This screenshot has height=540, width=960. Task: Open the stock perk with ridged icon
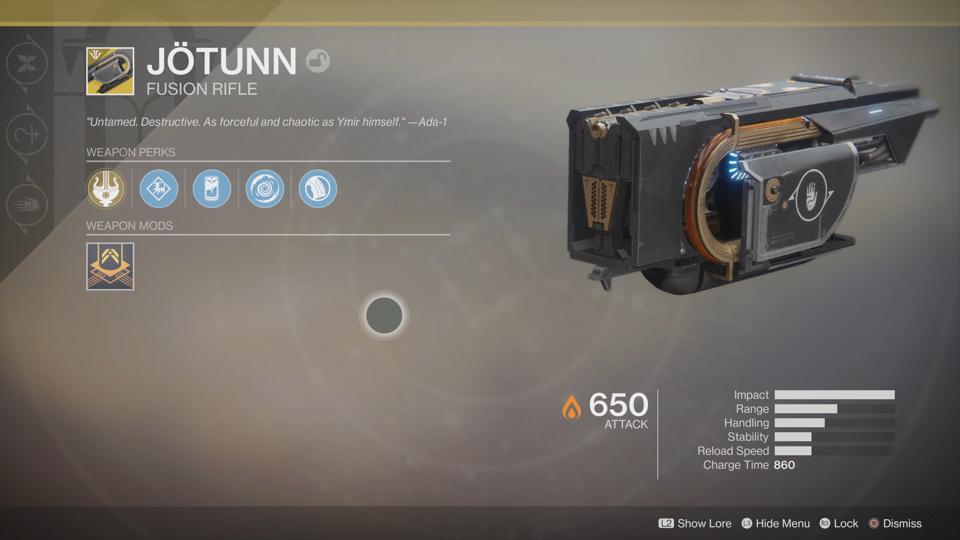pyautogui.click(x=318, y=188)
